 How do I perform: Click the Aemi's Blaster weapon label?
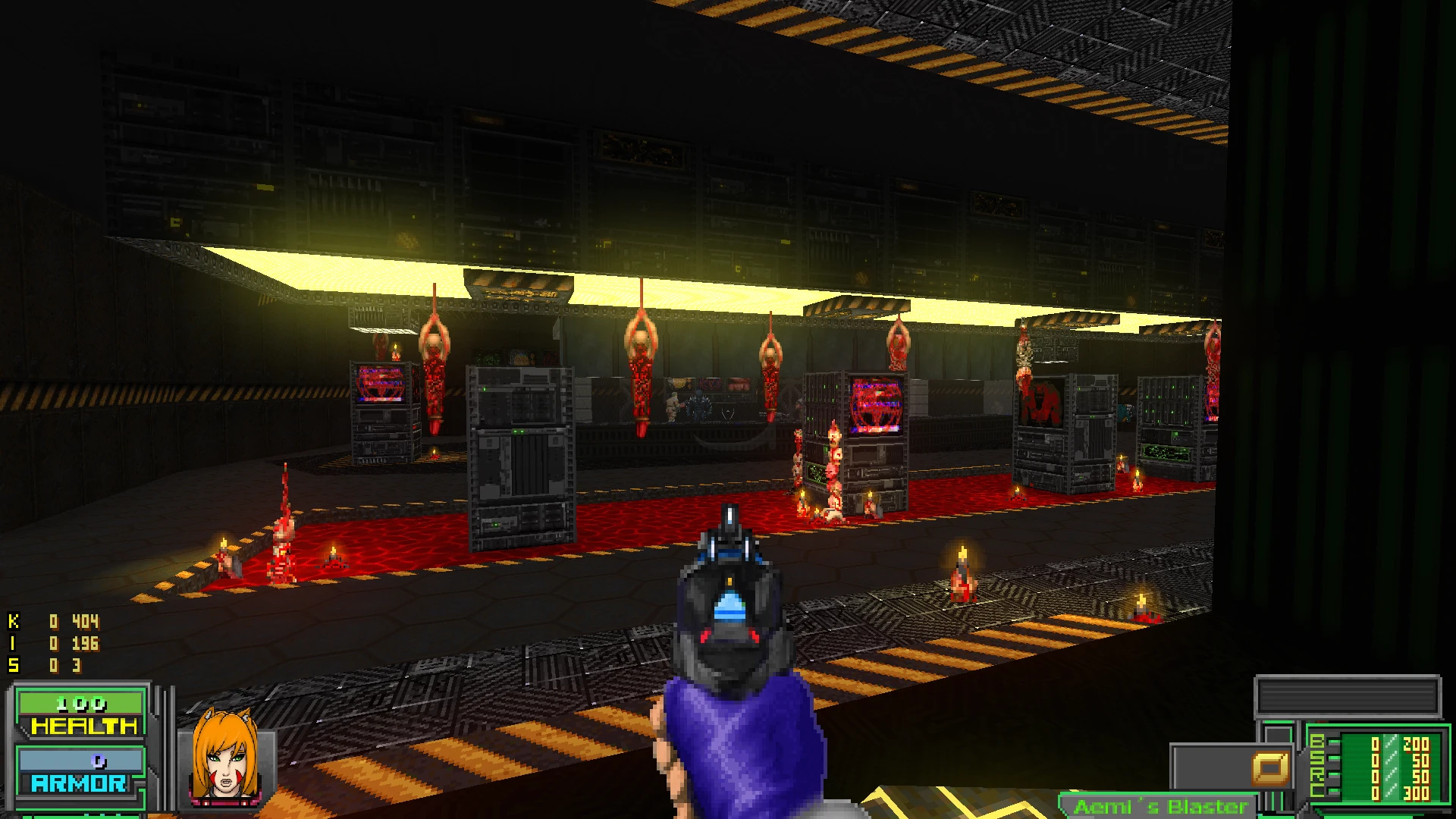(x=1160, y=806)
